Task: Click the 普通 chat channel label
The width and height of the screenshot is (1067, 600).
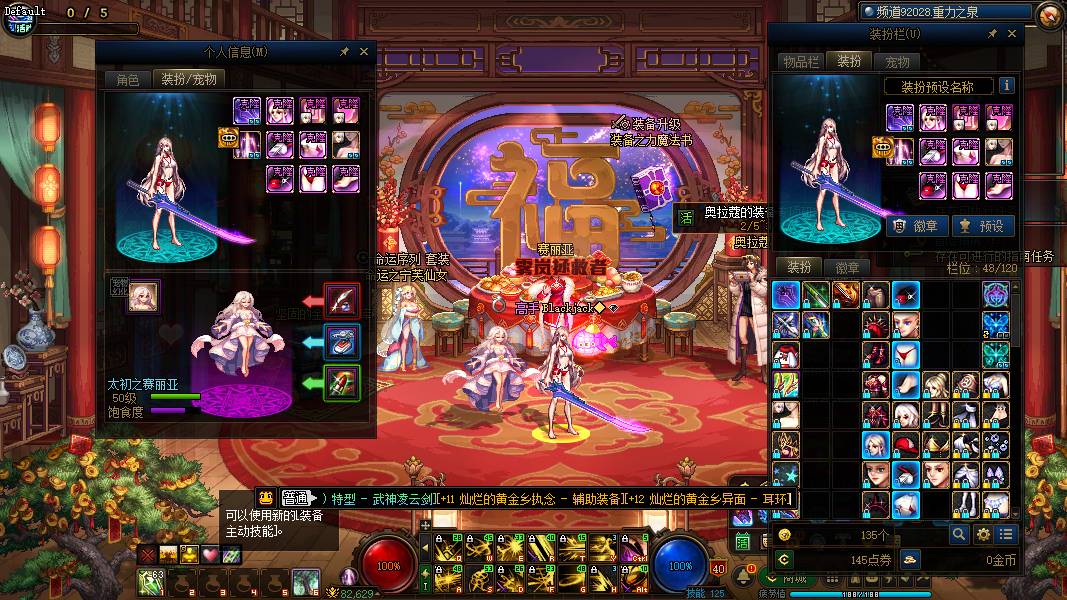Action: point(296,498)
